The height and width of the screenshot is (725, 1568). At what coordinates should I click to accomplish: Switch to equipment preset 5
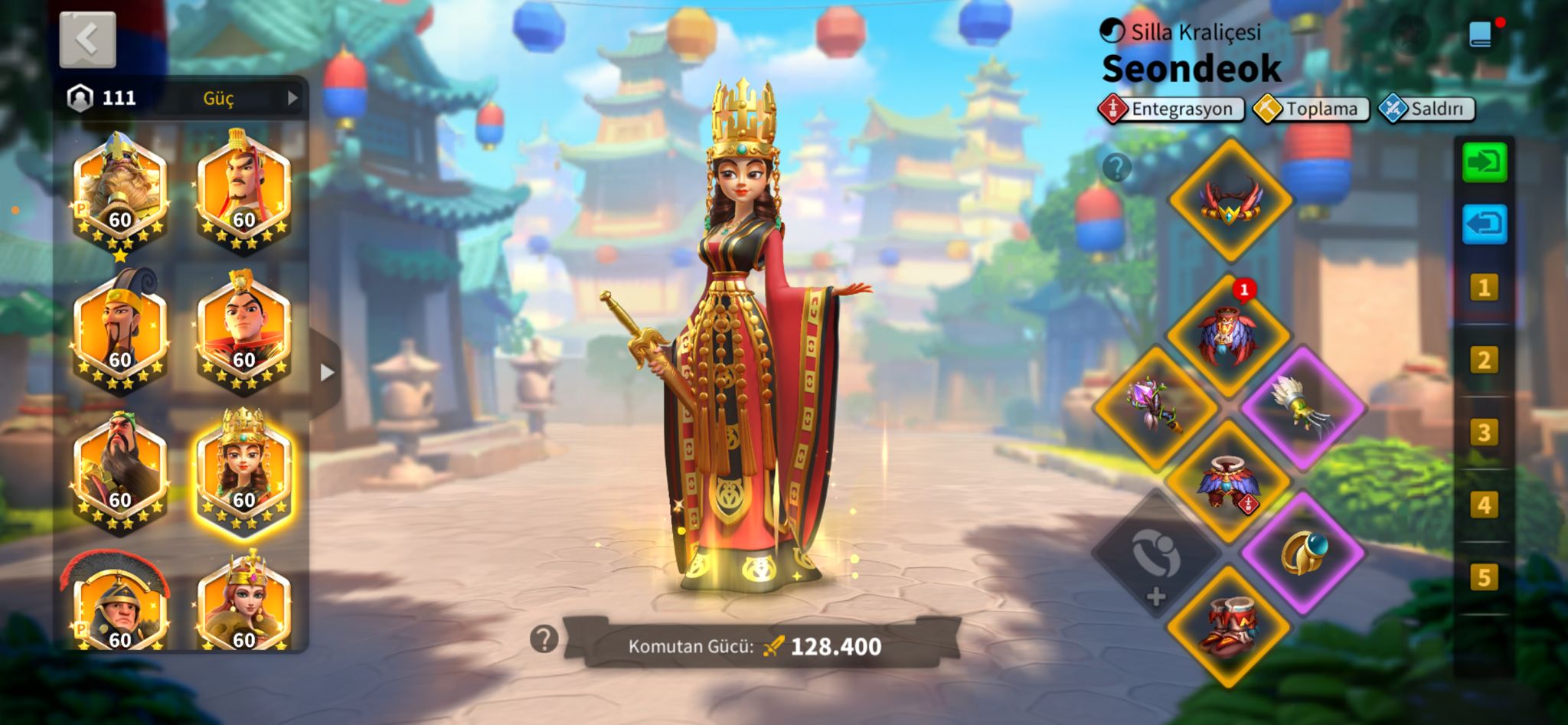[1484, 577]
